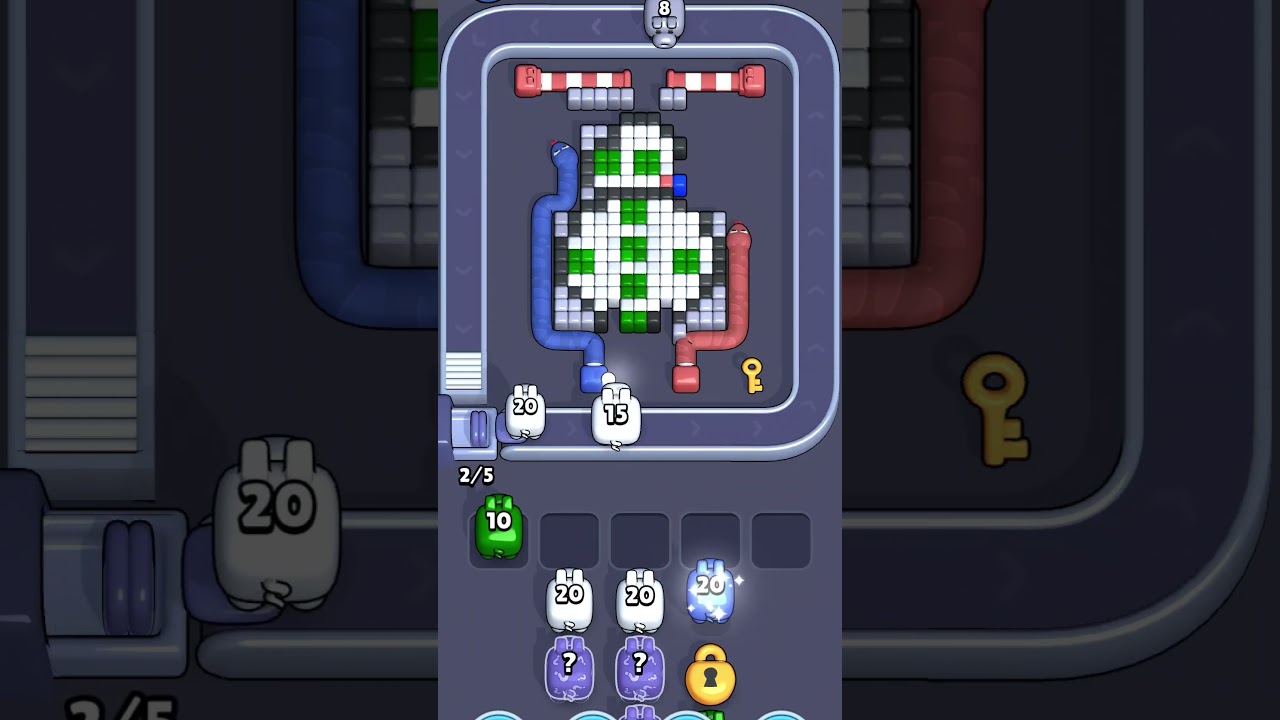
Task: Tap the golden key on the board
Action: tap(753, 375)
